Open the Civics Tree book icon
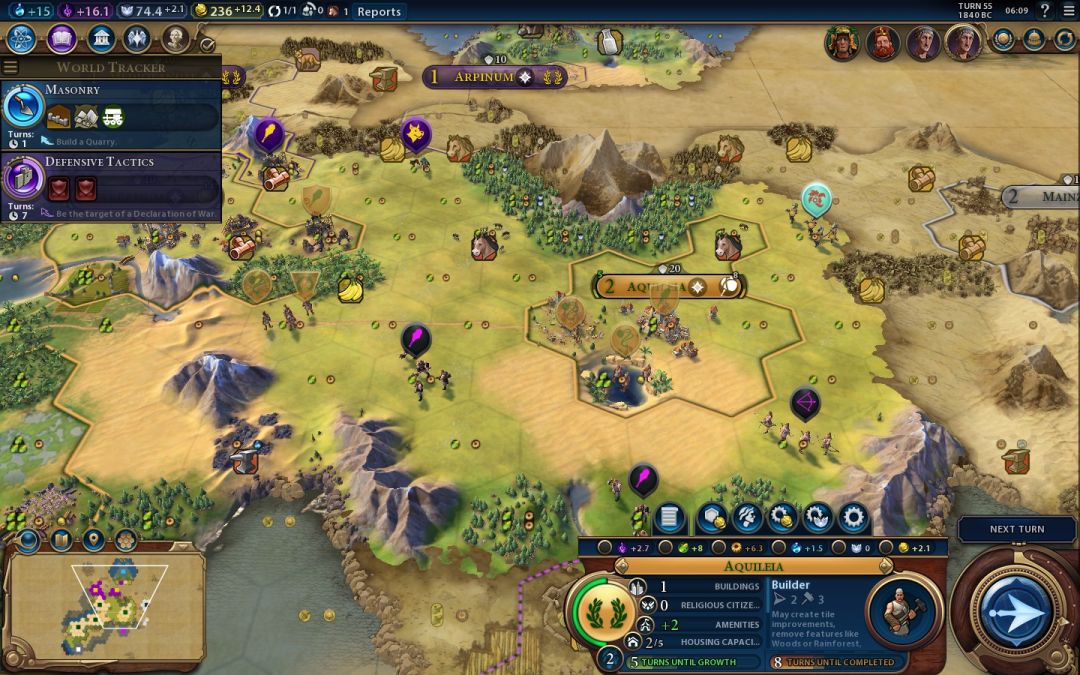 point(61,39)
